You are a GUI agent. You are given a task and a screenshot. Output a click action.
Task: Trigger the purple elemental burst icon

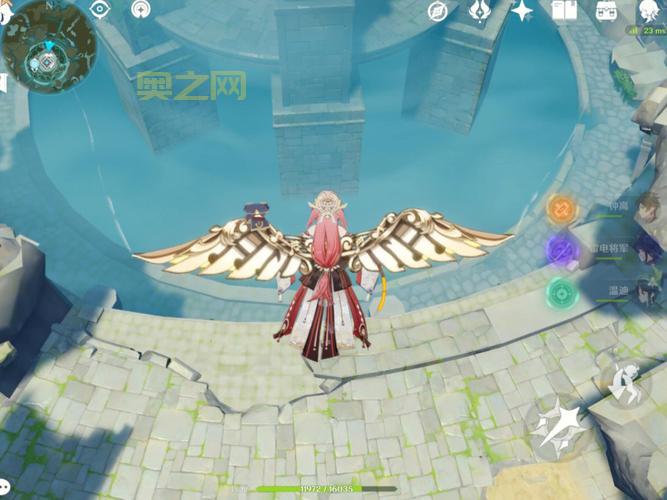pyautogui.click(x=561, y=251)
